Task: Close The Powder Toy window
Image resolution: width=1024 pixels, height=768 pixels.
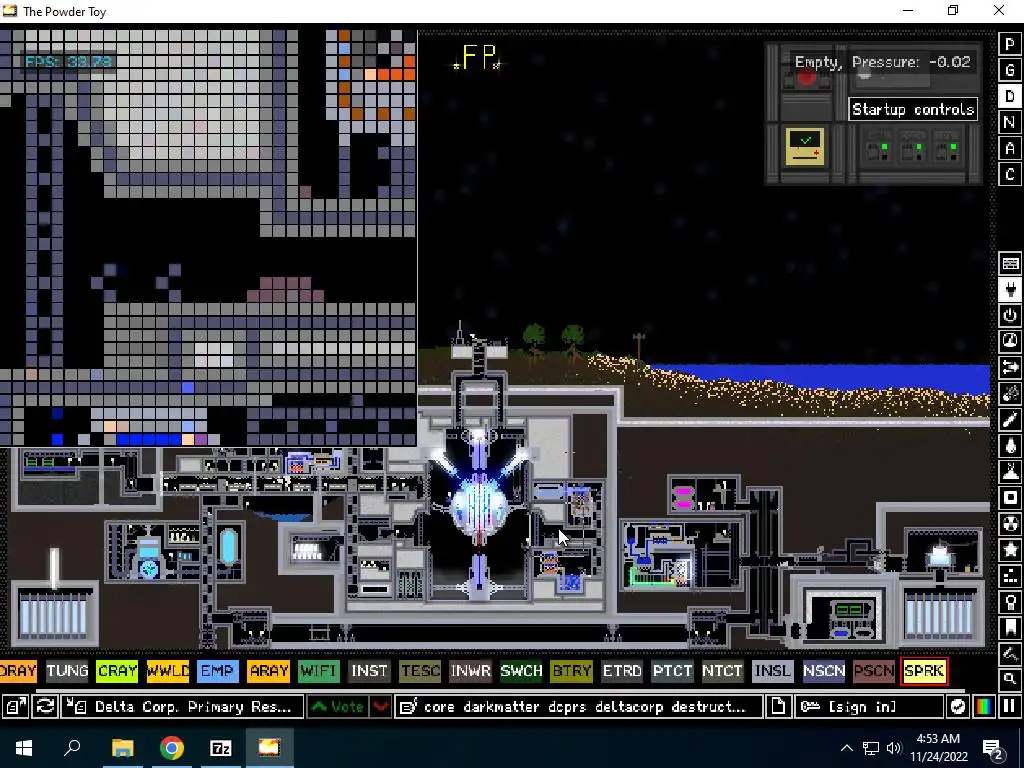Action: (998, 11)
